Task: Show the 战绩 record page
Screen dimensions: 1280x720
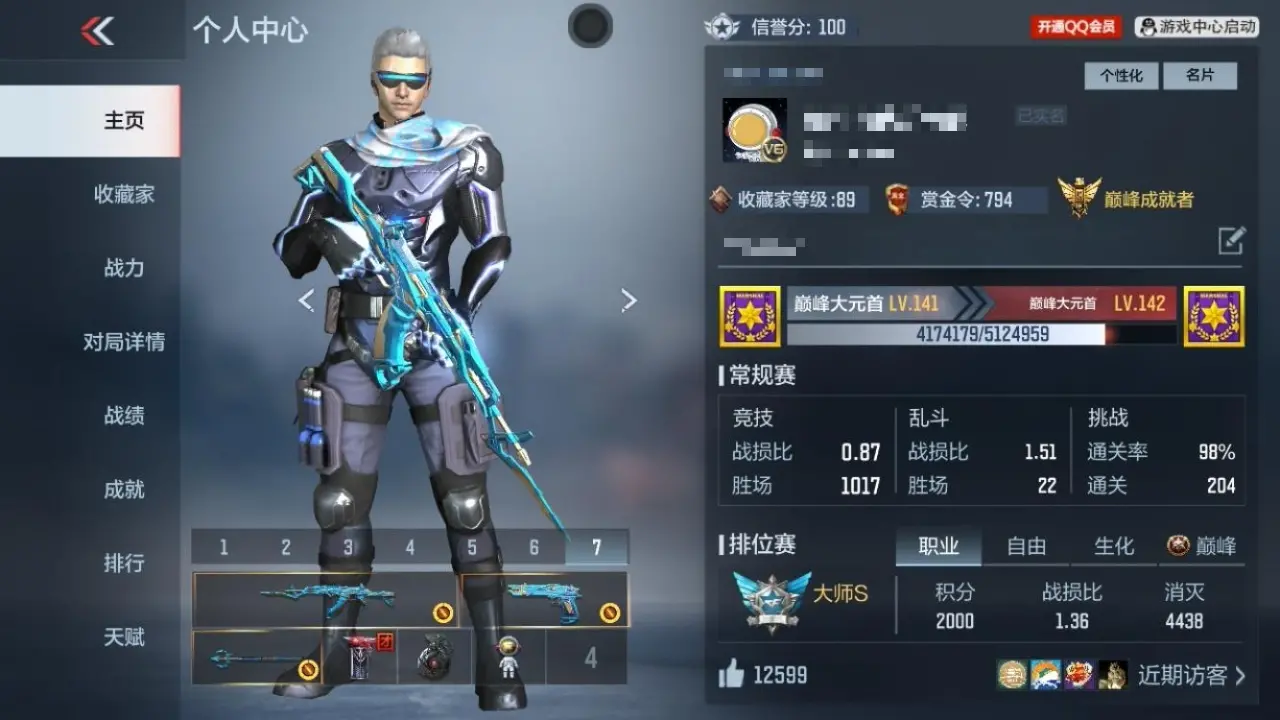Action: pos(124,416)
